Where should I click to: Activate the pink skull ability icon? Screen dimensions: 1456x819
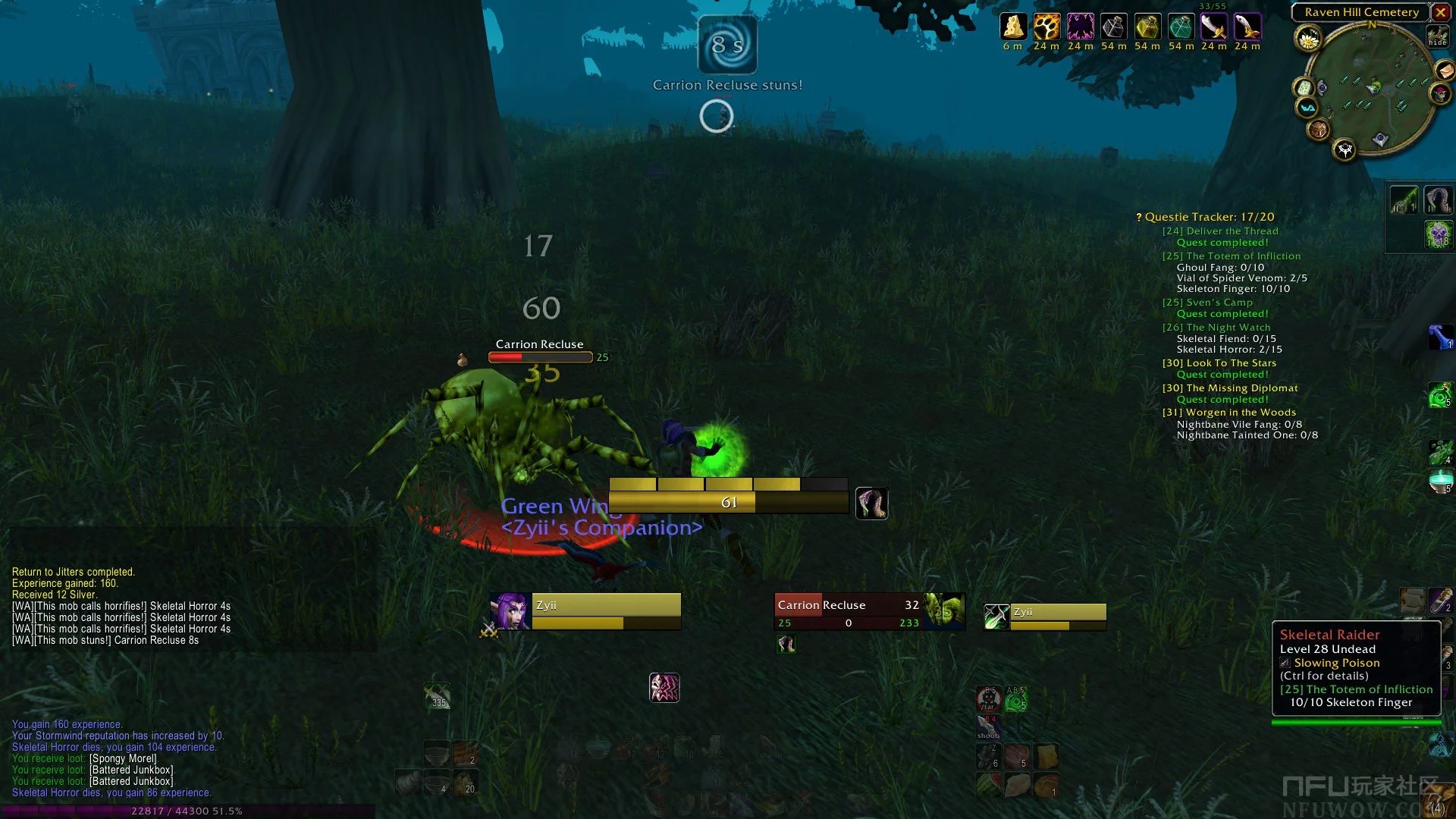[x=664, y=688]
